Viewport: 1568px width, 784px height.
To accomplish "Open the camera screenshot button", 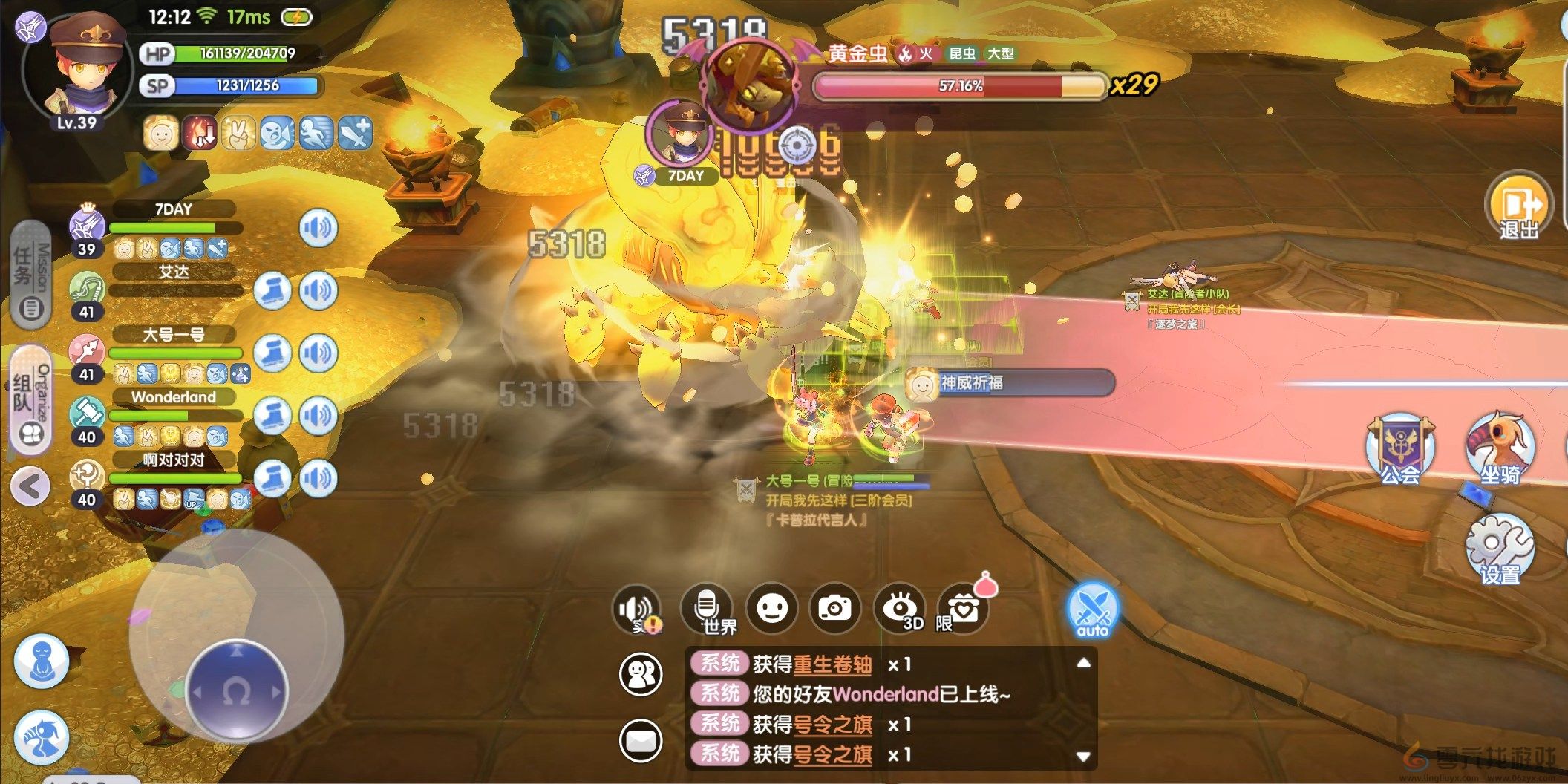I will coord(835,609).
